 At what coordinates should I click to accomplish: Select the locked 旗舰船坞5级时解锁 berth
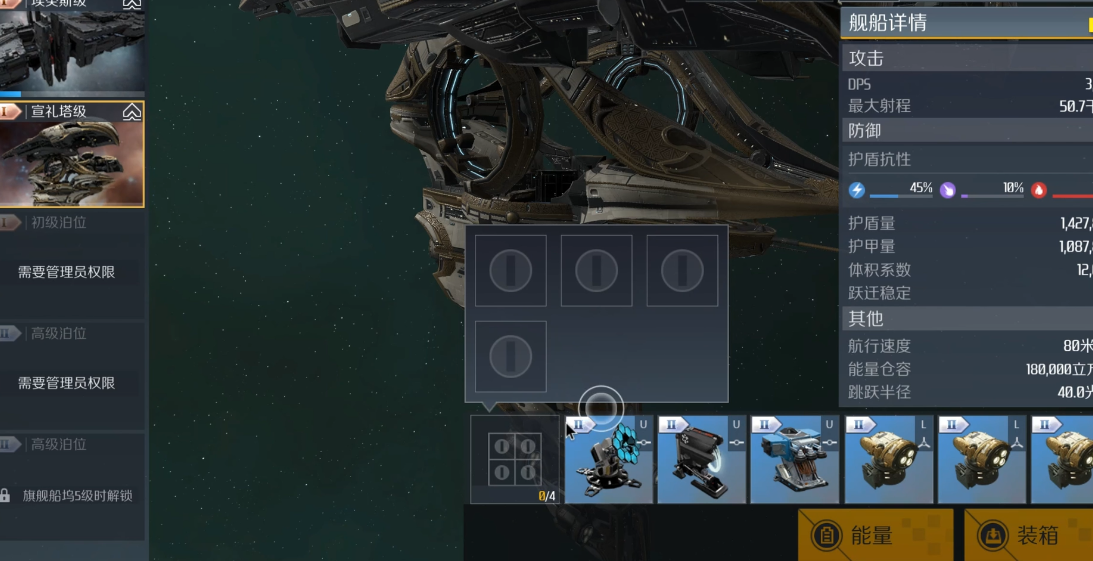coord(72,495)
